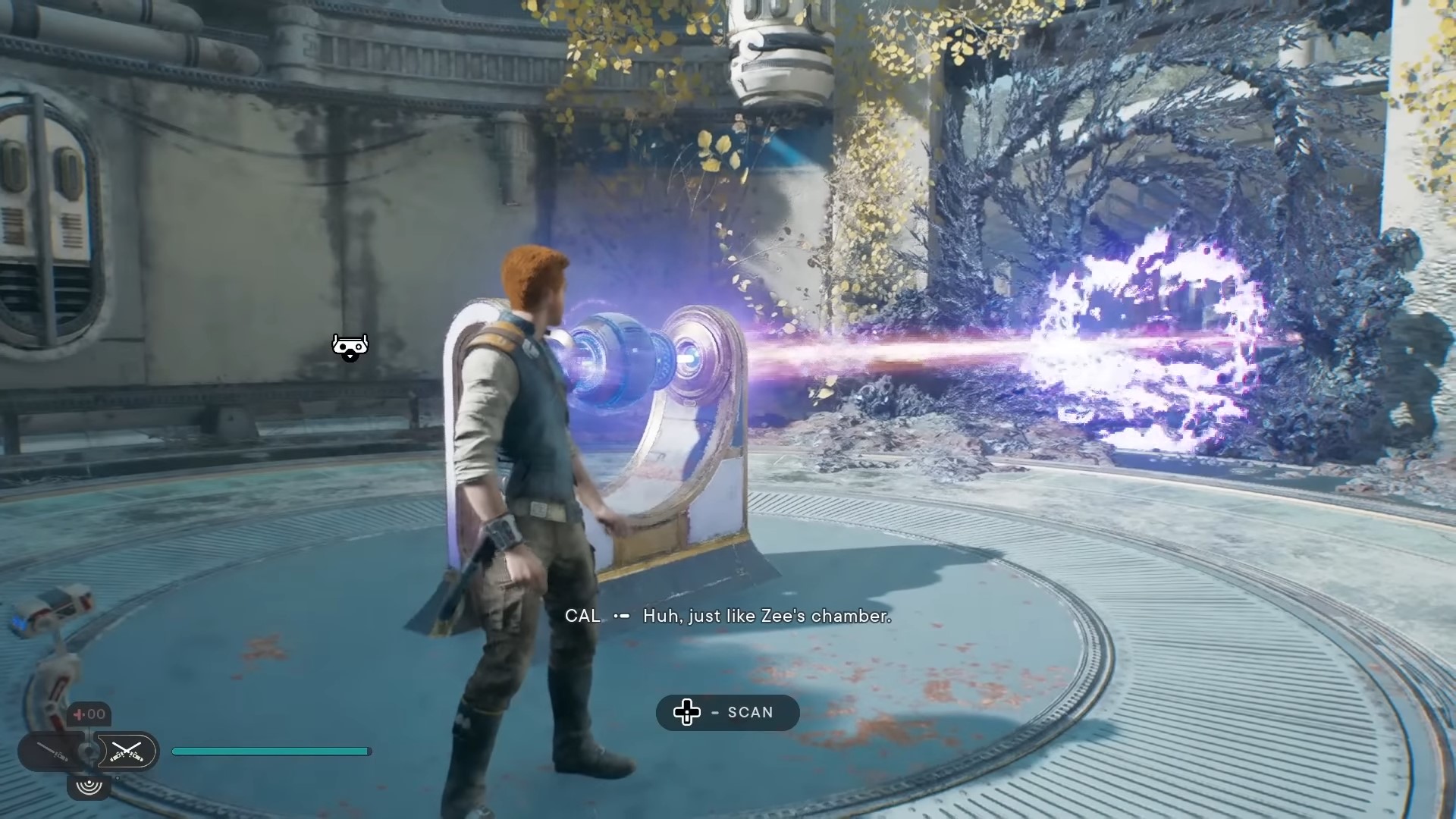Select the crossed dual lightsabers stance
This screenshot has width=1456, height=819.
pos(126,752)
